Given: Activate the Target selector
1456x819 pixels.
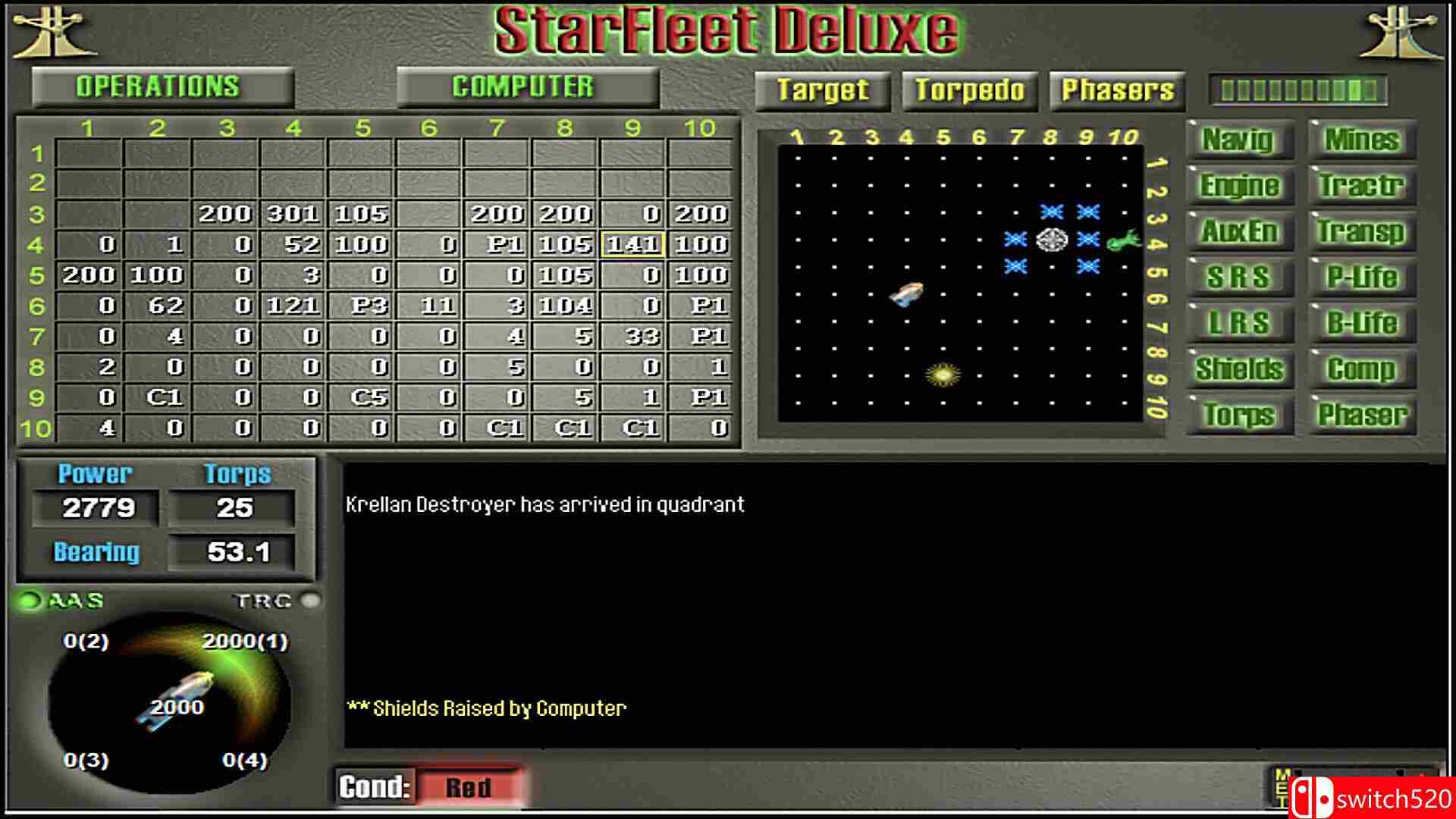Looking at the screenshot, I should [x=823, y=90].
